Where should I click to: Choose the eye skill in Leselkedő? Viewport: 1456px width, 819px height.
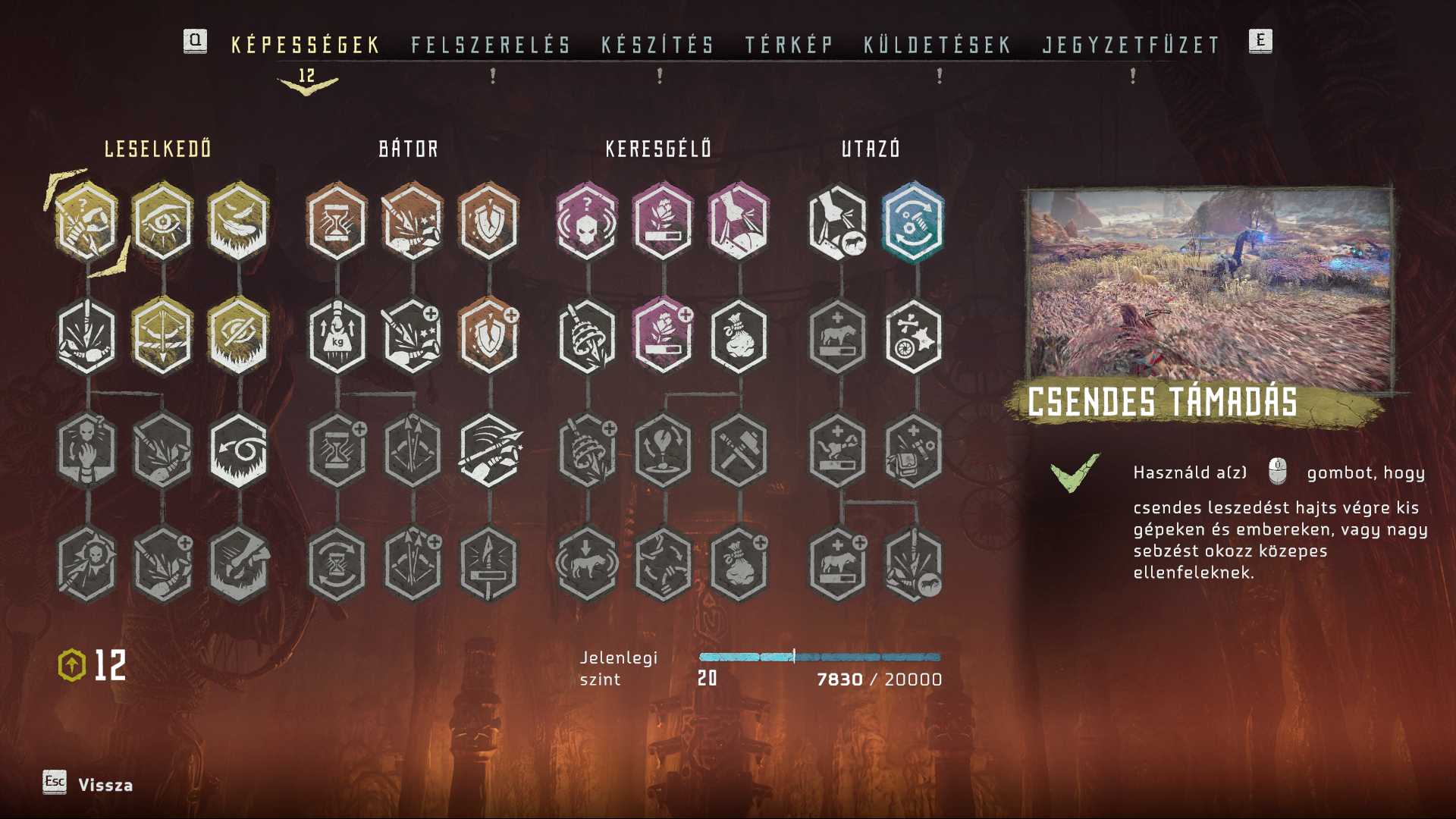[x=162, y=221]
